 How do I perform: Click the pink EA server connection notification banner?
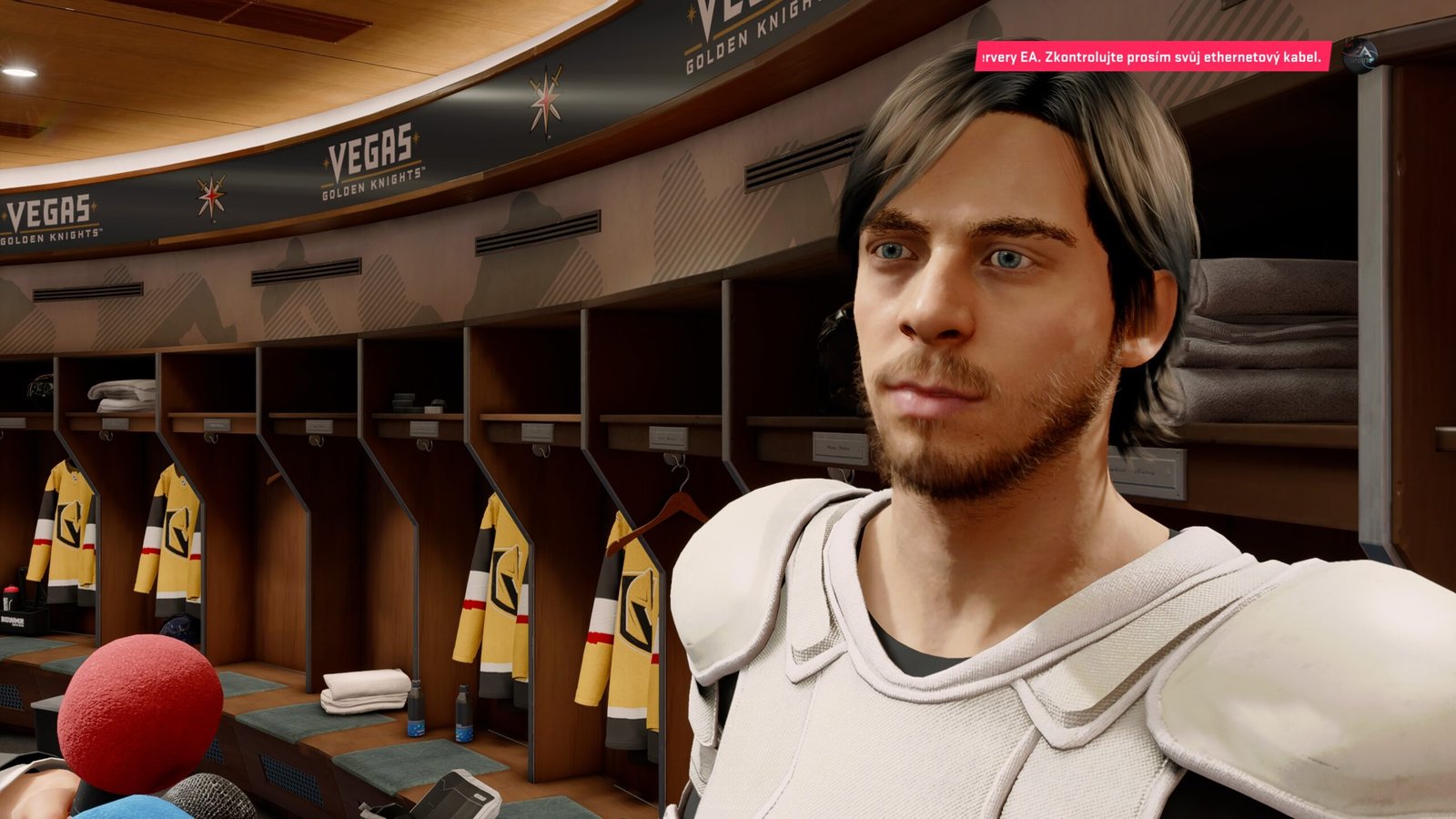point(1153,56)
